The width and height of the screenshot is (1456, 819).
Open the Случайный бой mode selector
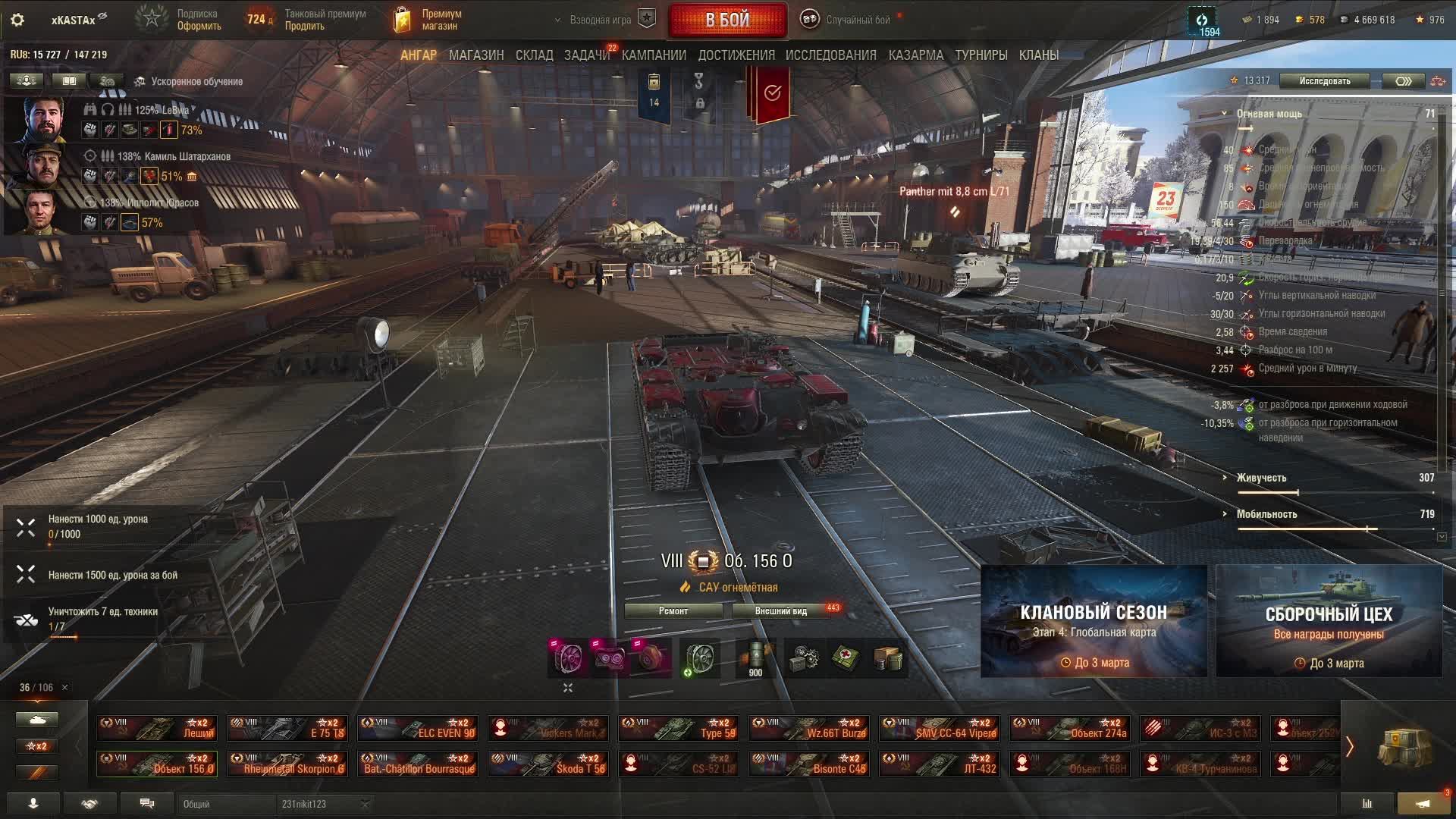(x=849, y=20)
